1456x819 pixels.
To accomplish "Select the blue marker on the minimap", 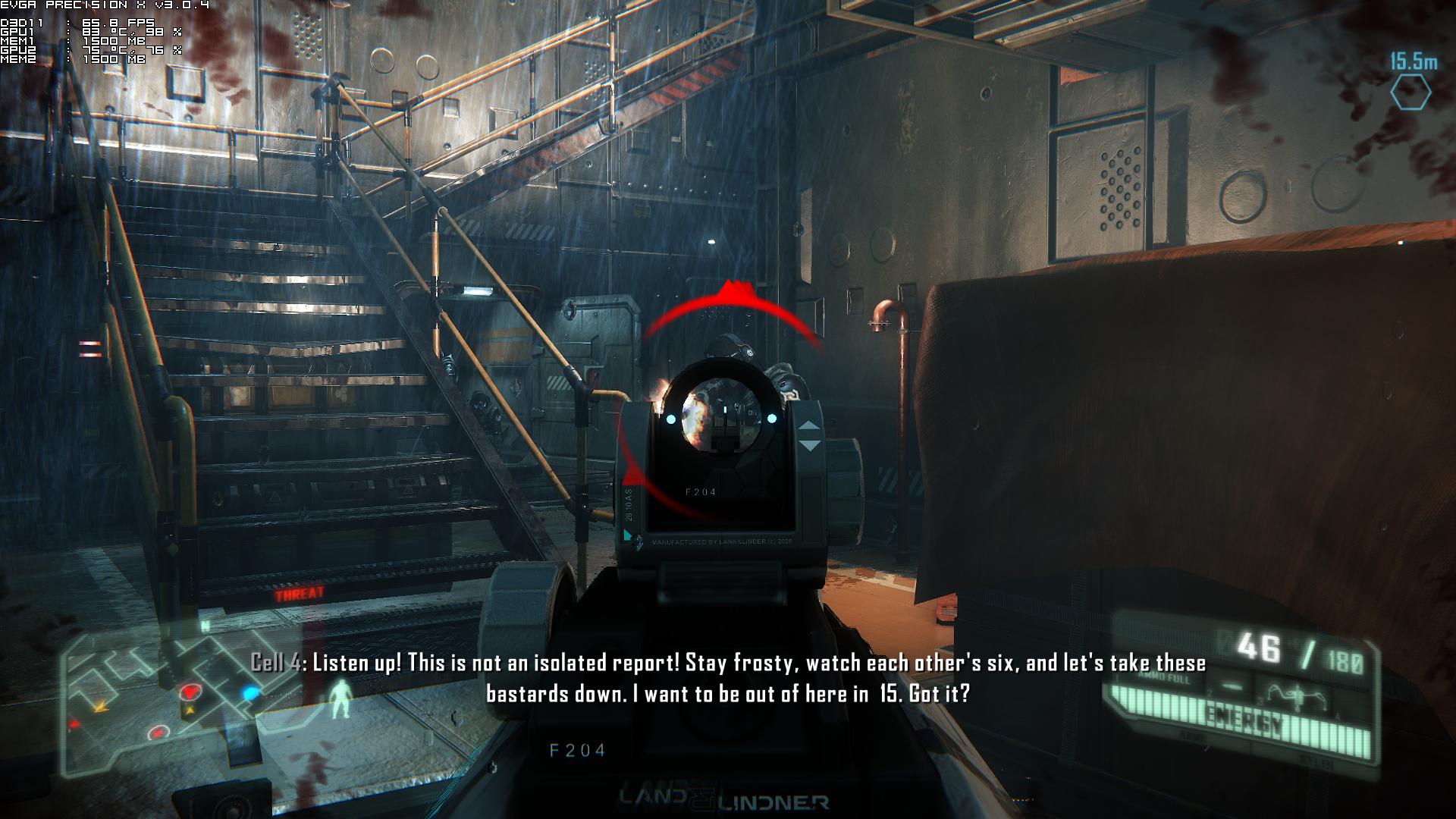I will coord(250,693).
